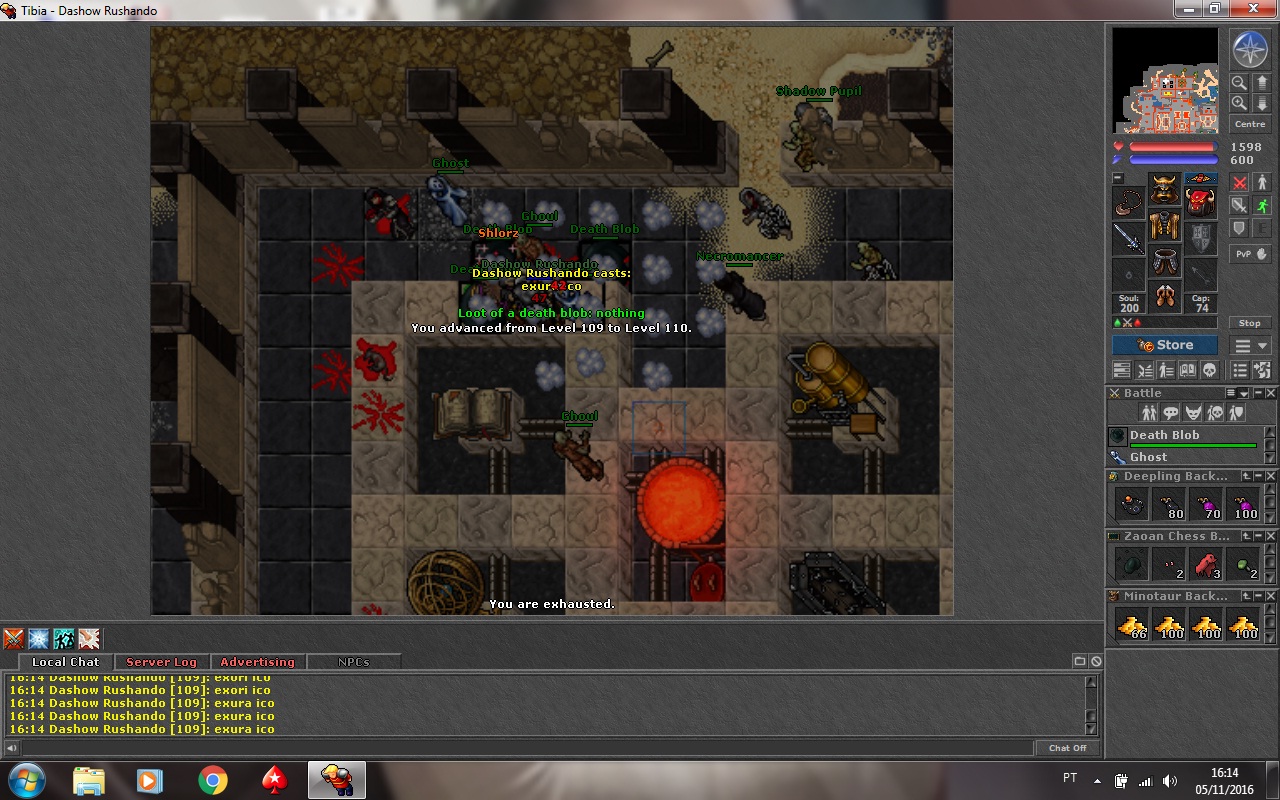1280x800 pixels.
Task: Click the Stop button
Action: tap(1250, 323)
